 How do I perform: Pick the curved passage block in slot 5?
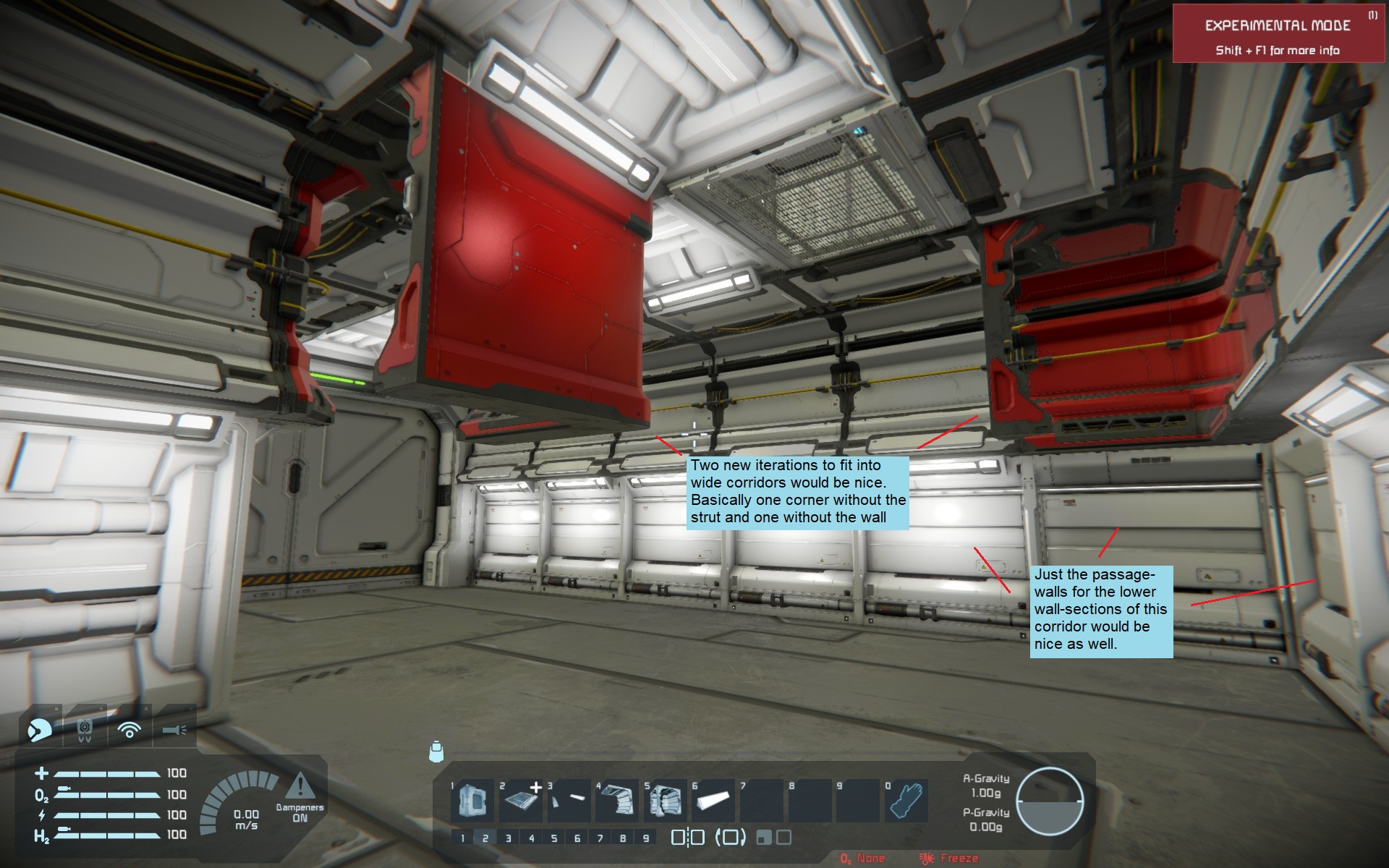[666, 801]
